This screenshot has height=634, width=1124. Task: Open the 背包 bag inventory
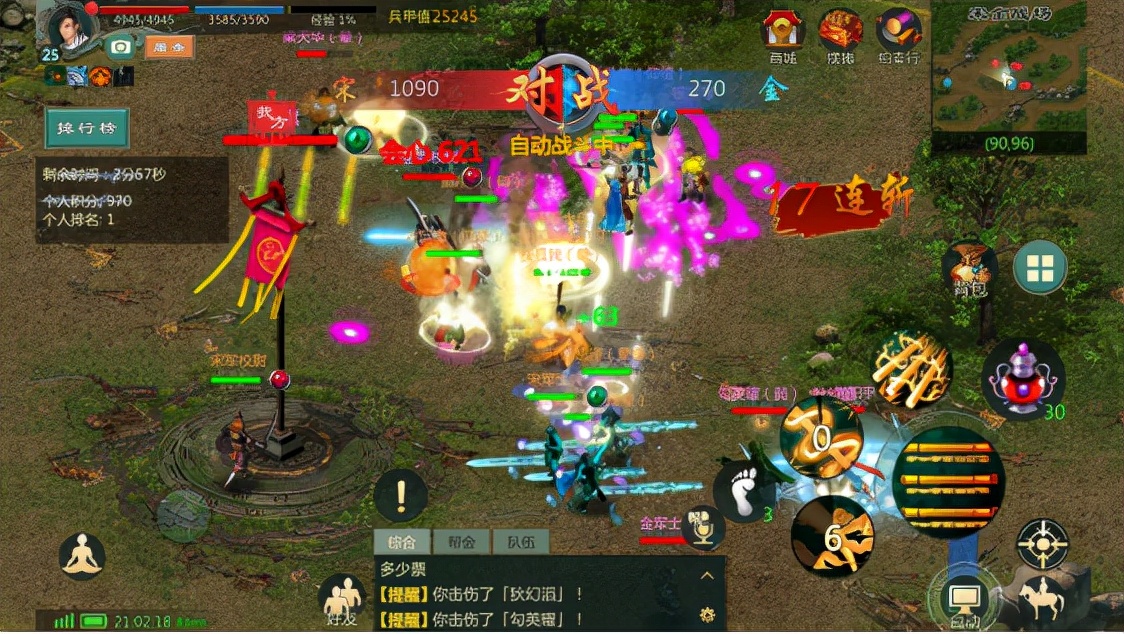click(968, 268)
